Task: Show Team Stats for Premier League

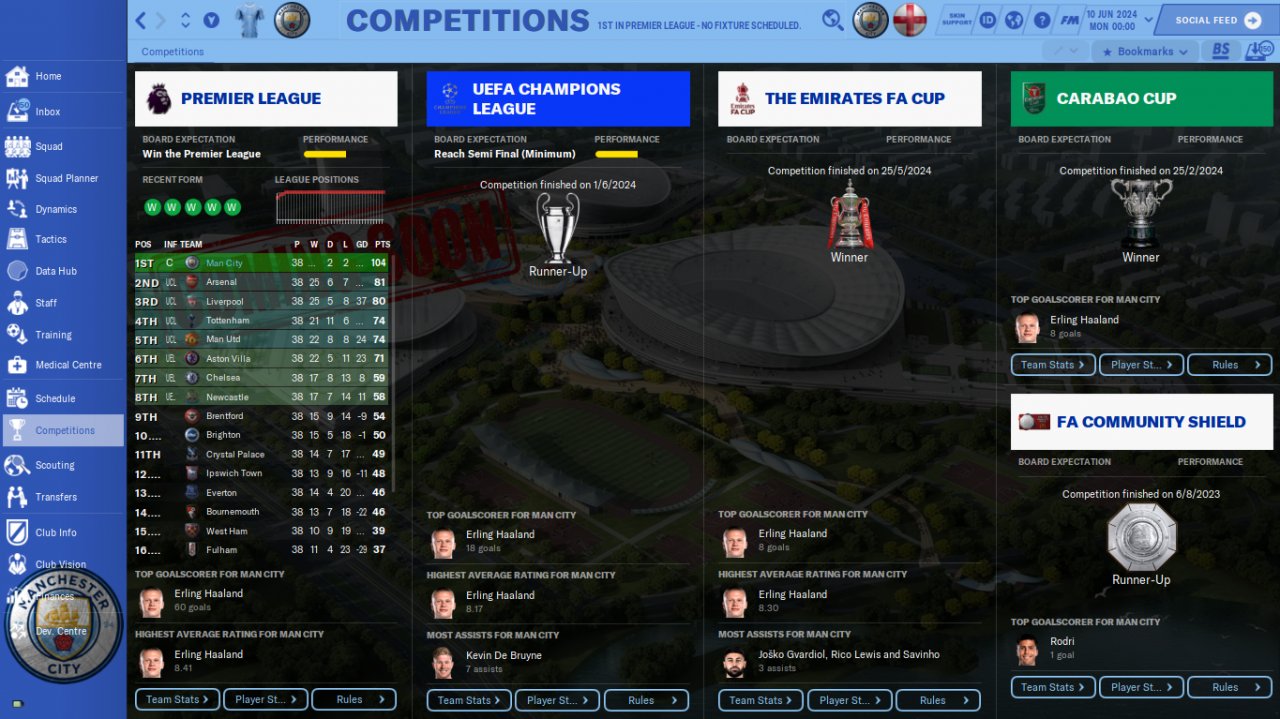Action: click(x=177, y=699)
